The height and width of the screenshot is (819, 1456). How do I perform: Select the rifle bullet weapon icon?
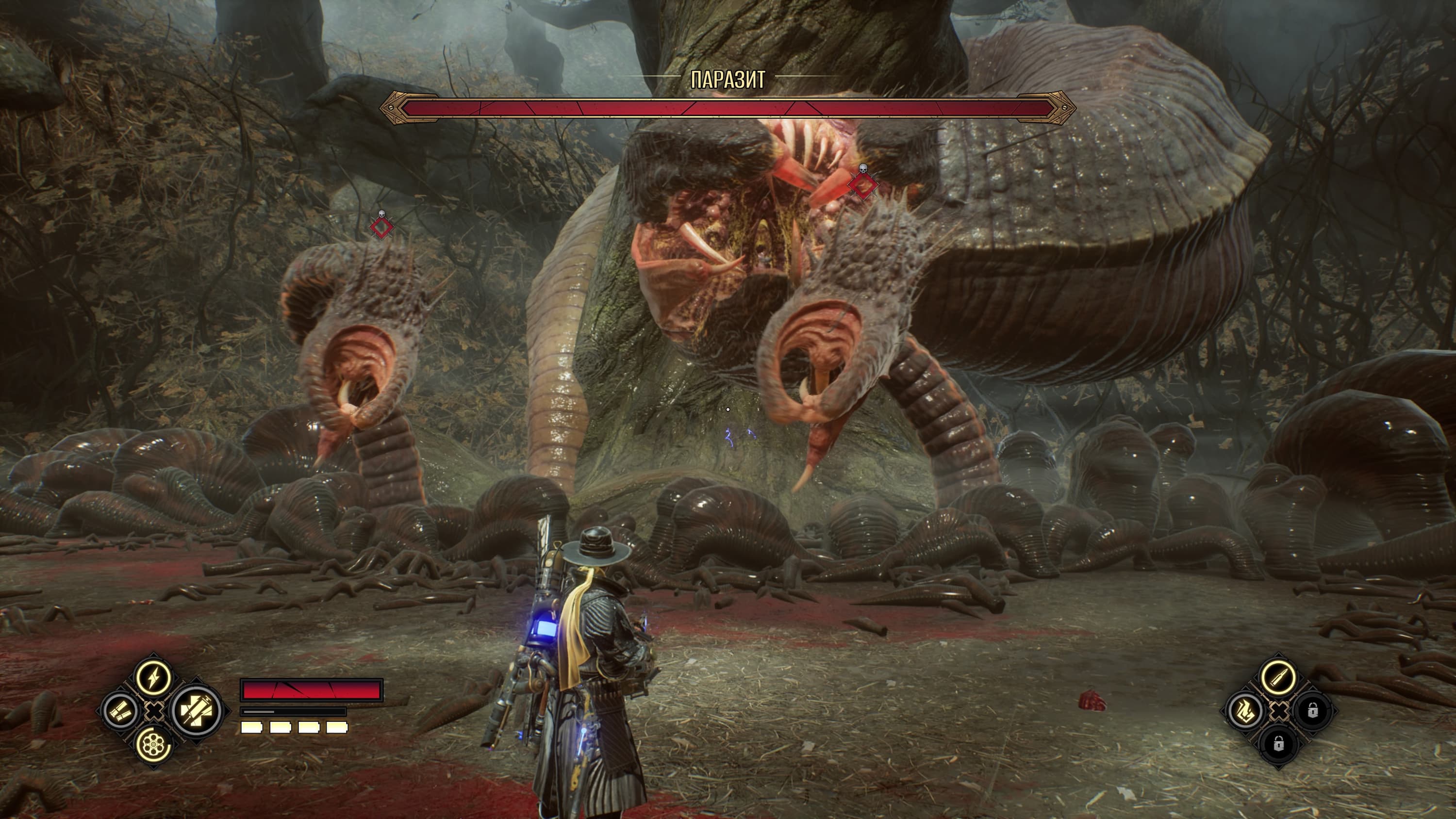[x=1278, y=676]
